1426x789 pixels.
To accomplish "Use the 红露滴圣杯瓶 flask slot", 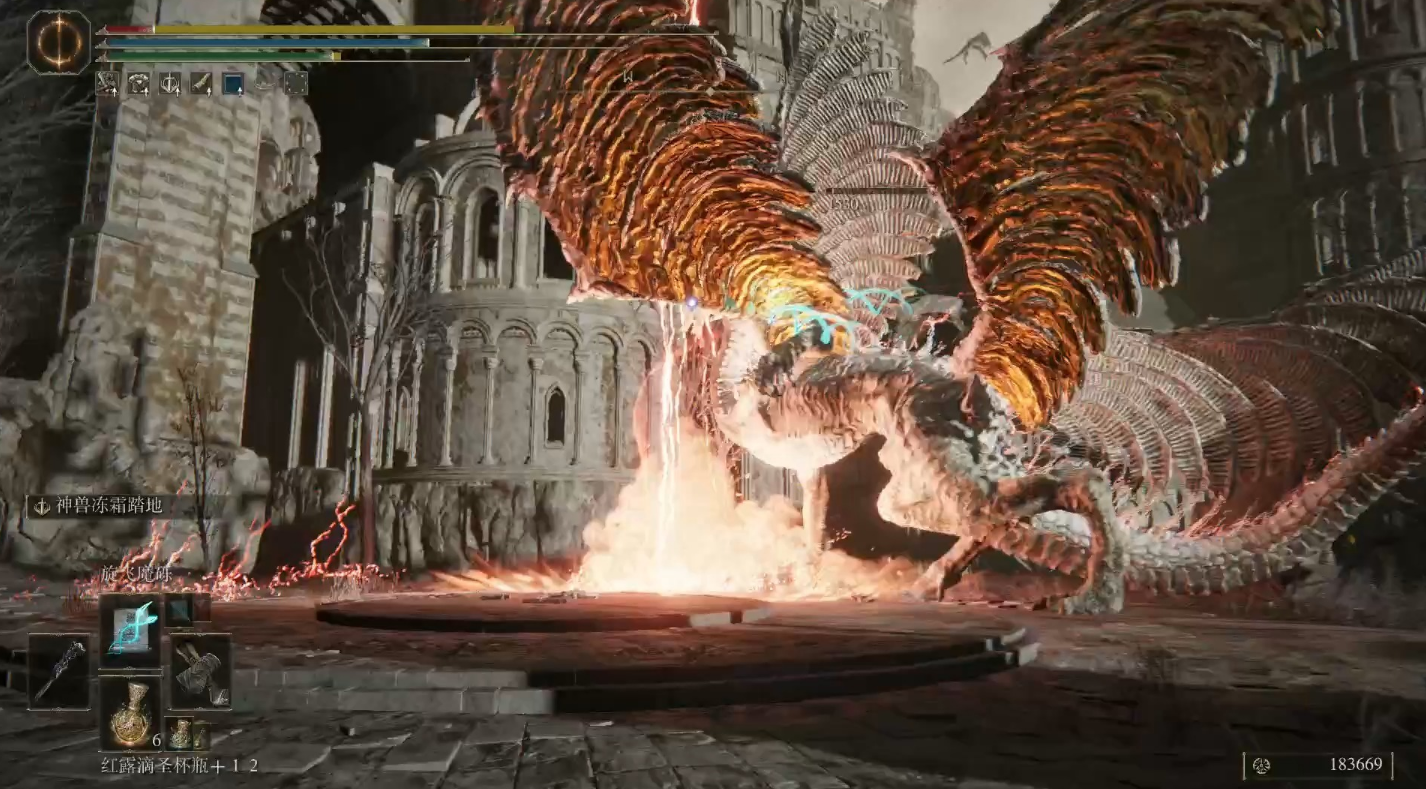I will click(x=130, y=711).
